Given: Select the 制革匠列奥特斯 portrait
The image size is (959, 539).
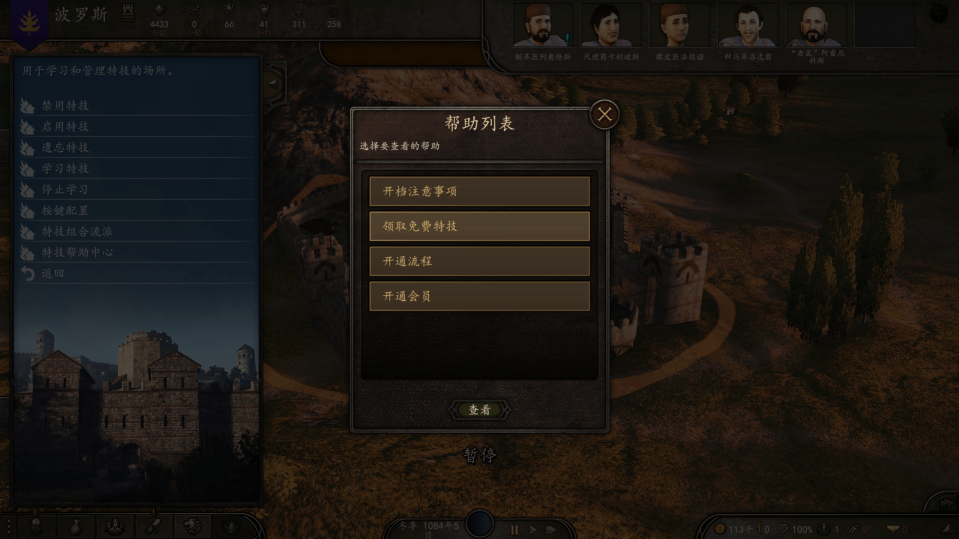Looking at the screenshot, I should click(540, 26).
